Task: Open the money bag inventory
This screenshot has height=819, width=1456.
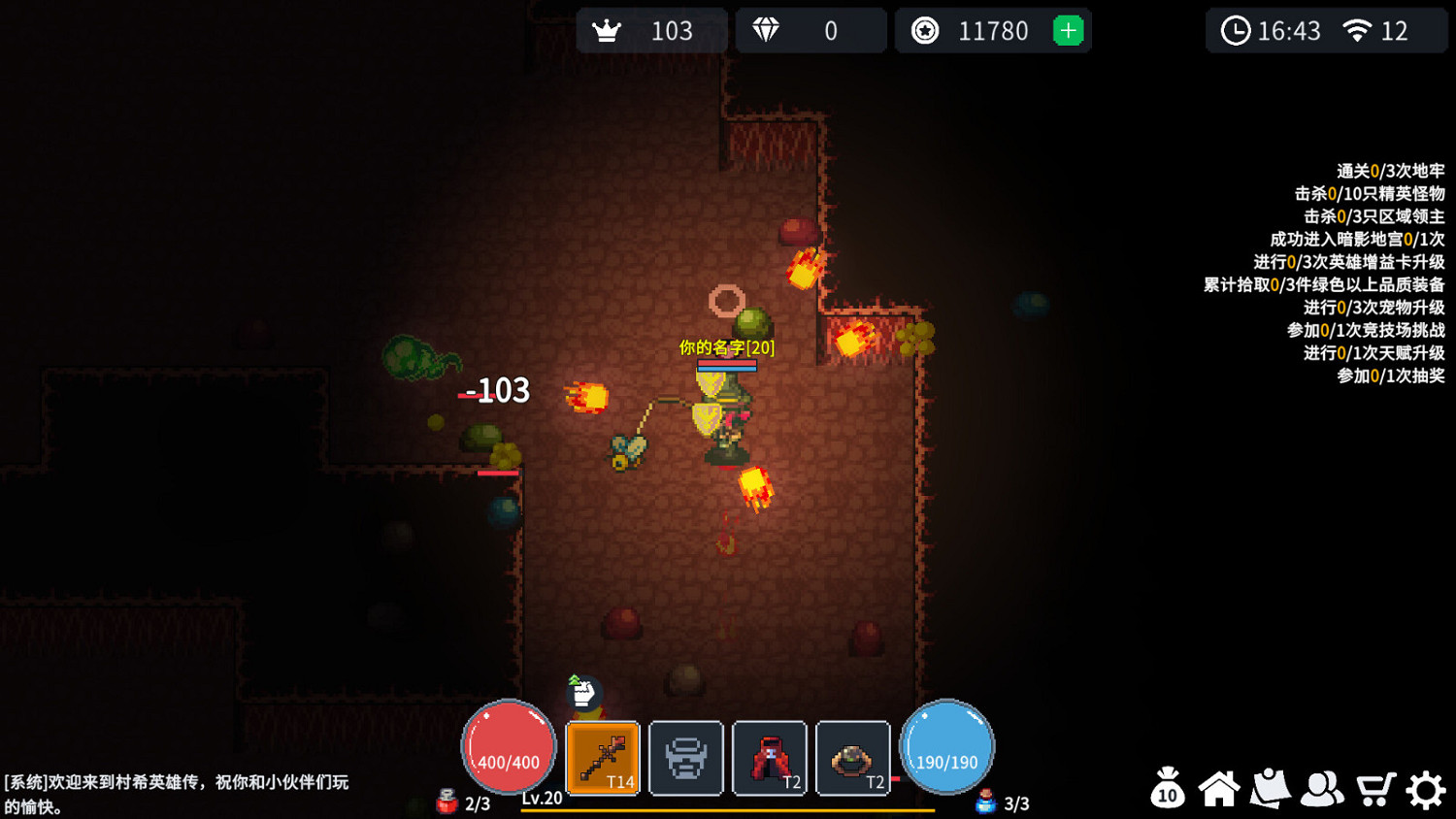Action: [1168, 788]
